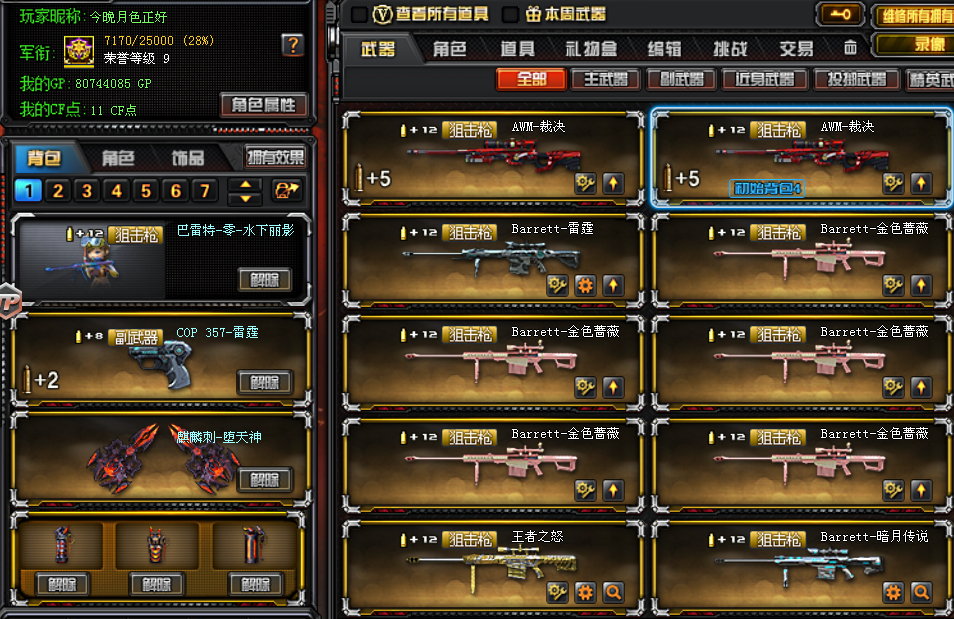Go to the 挑战 challenge tab
Screen dimensions: 954x619
(730, 48)
